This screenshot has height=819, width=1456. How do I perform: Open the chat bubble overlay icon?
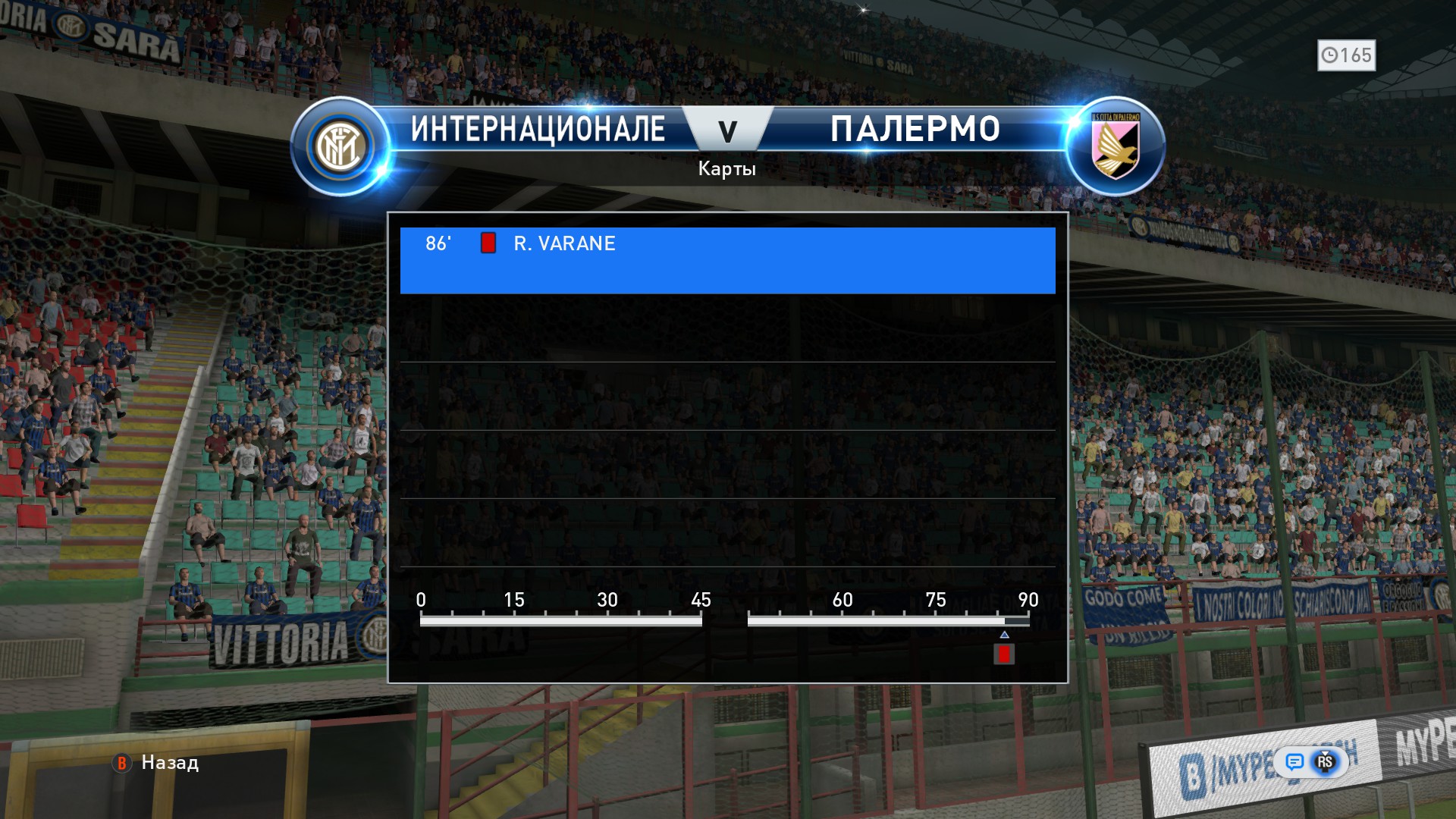click(1294, 761)
